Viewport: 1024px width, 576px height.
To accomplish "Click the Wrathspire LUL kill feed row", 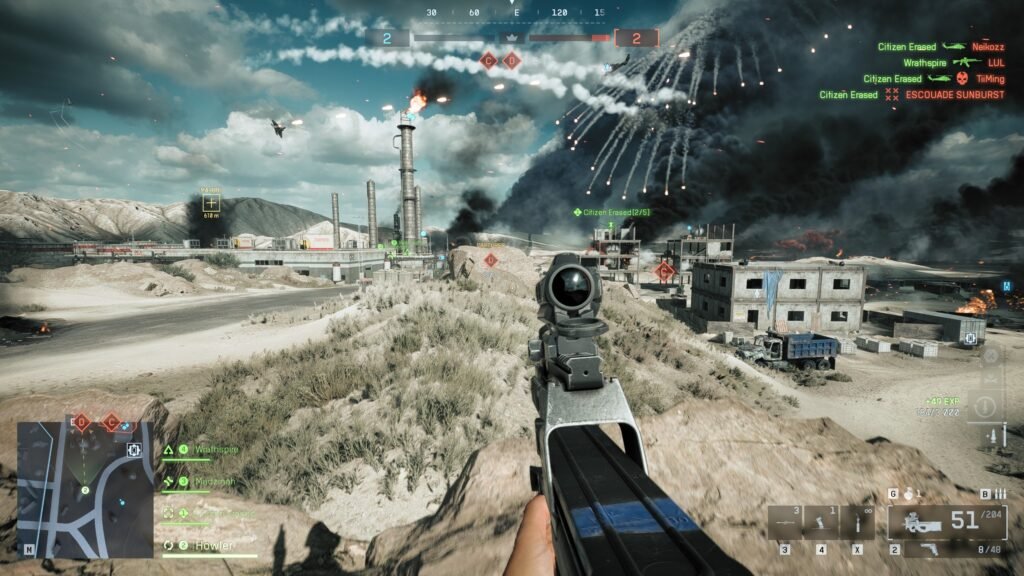I will tap(938, 62).
